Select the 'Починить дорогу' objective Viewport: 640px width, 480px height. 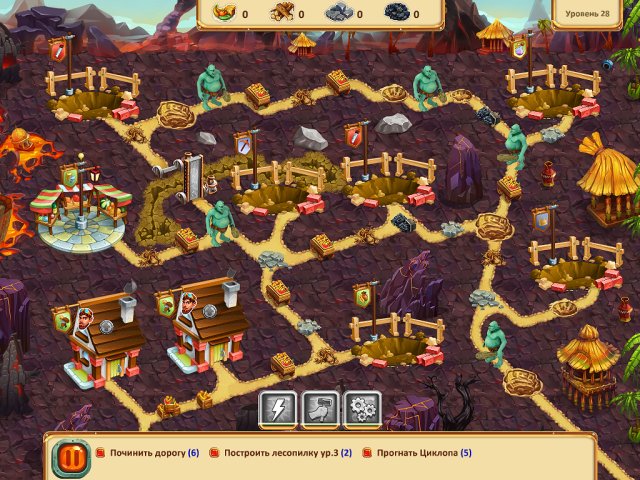pyautogui.click(x=148, y=453)
